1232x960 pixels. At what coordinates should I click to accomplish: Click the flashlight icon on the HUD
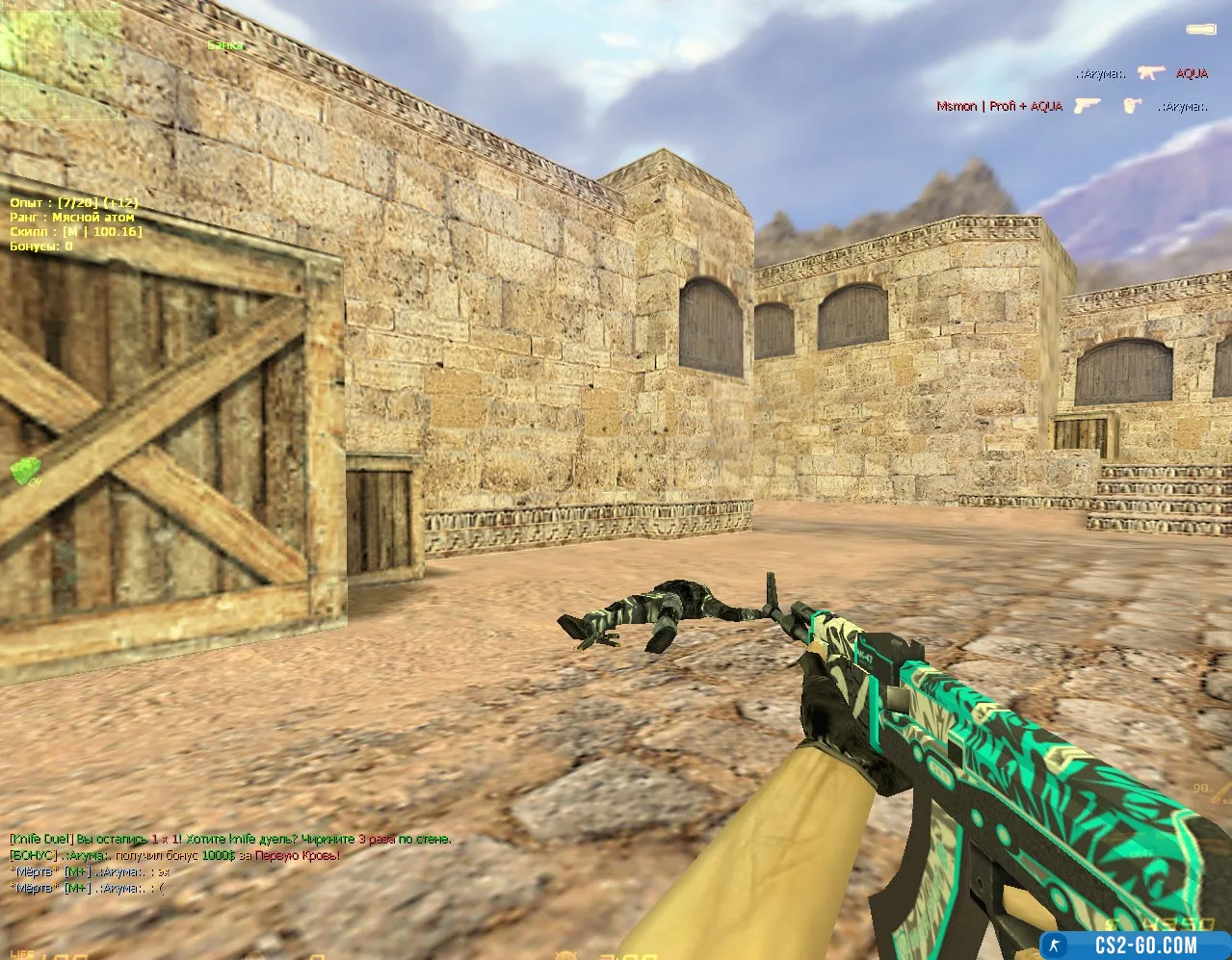tap(1199, 31)
